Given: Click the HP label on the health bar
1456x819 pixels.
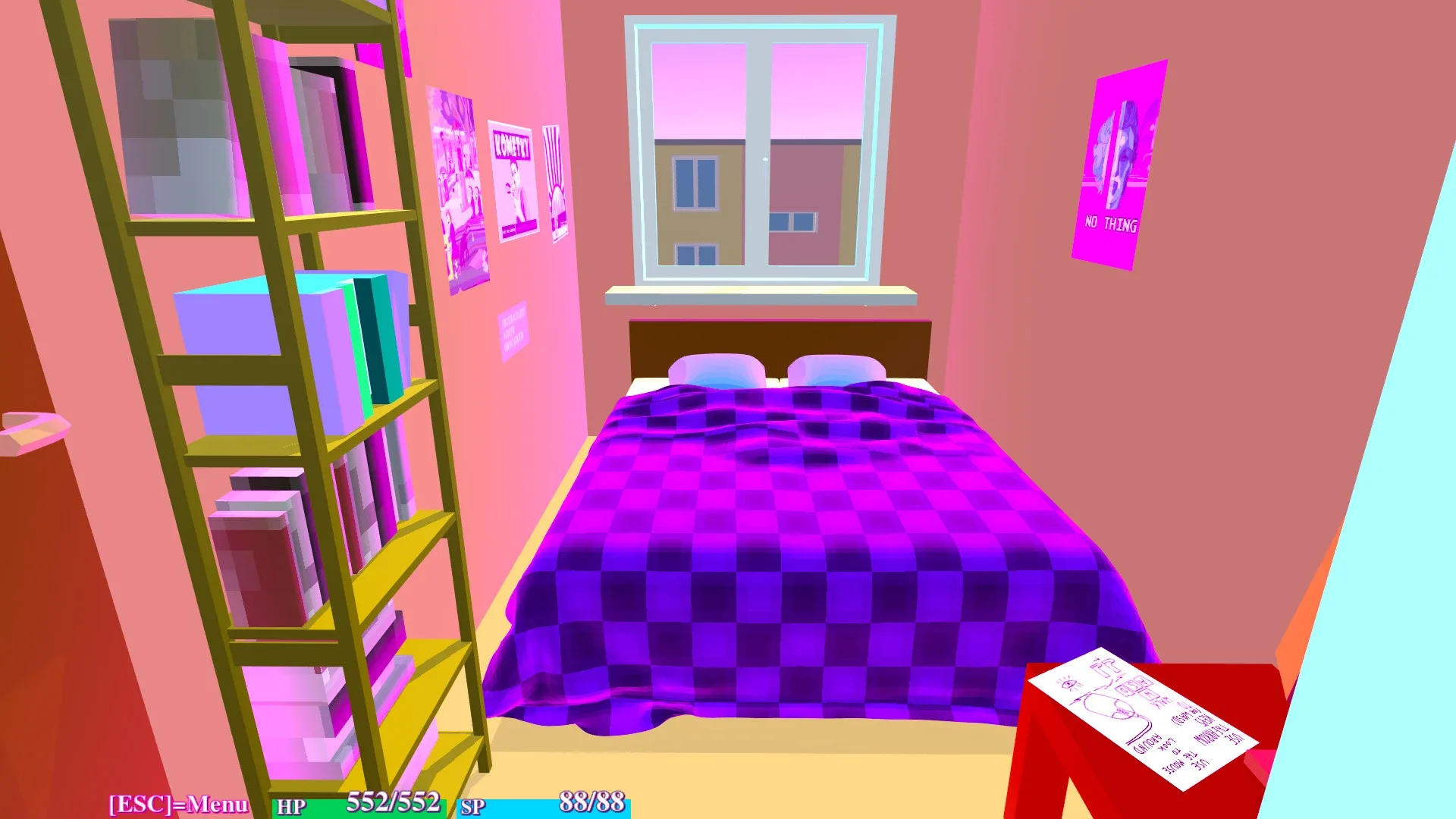Looking at the screenshot, I should point(289,806).
